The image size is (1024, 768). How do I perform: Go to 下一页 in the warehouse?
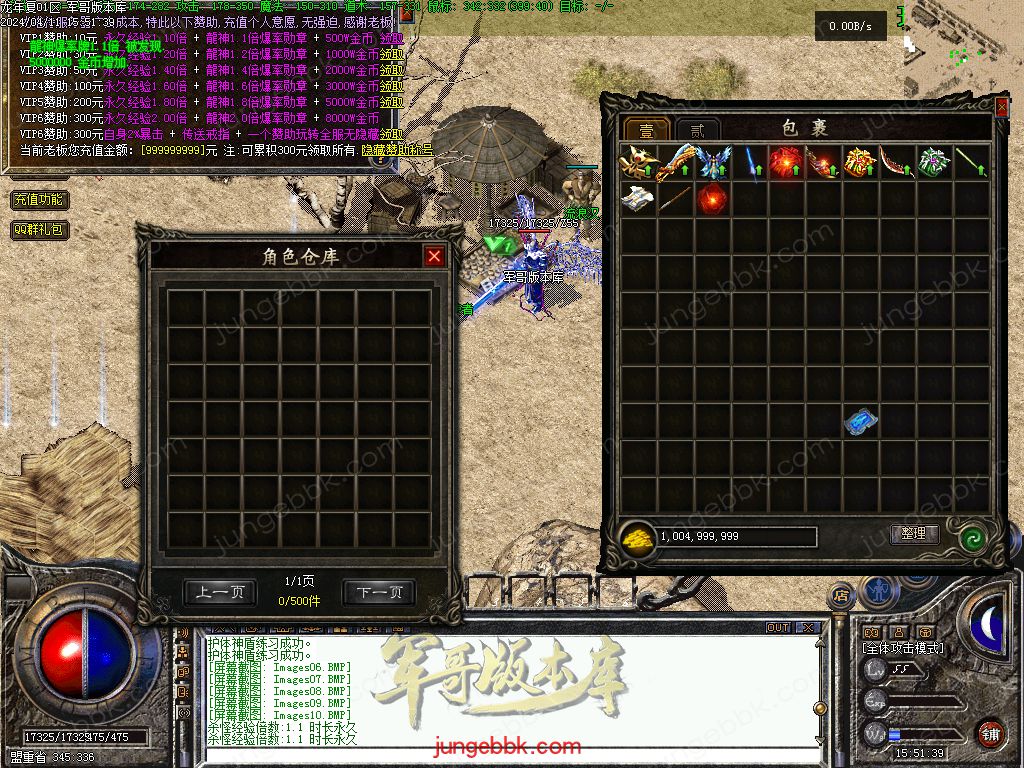(x=378, y=593)
